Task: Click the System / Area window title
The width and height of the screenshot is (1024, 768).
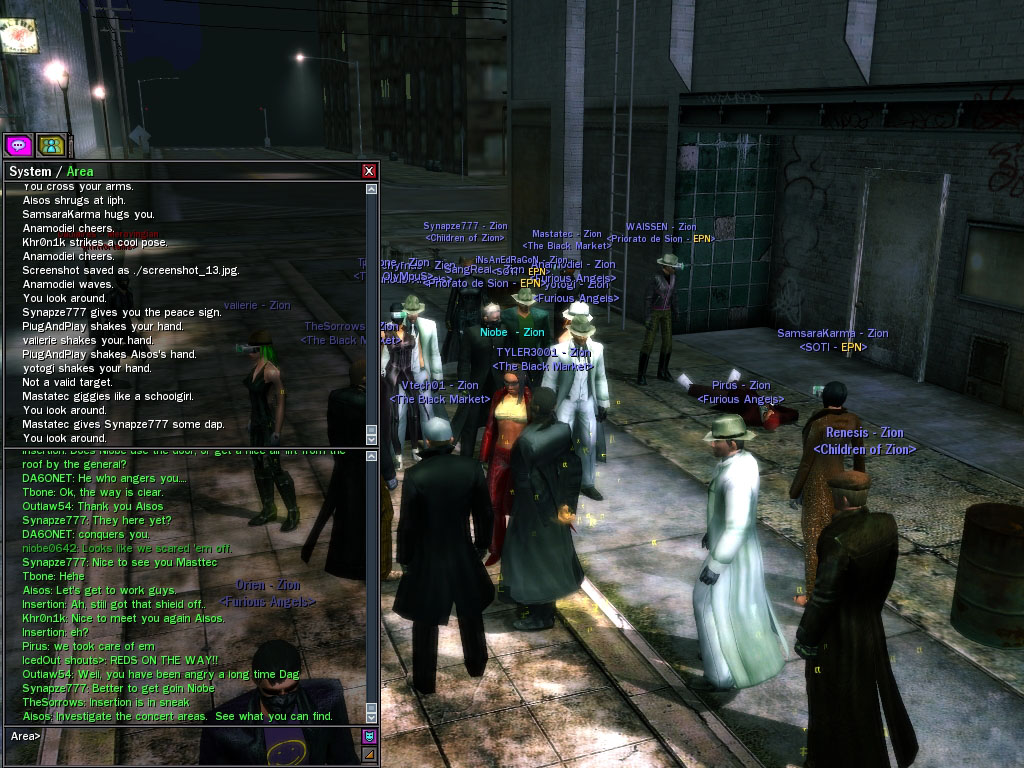Action: 52,171
